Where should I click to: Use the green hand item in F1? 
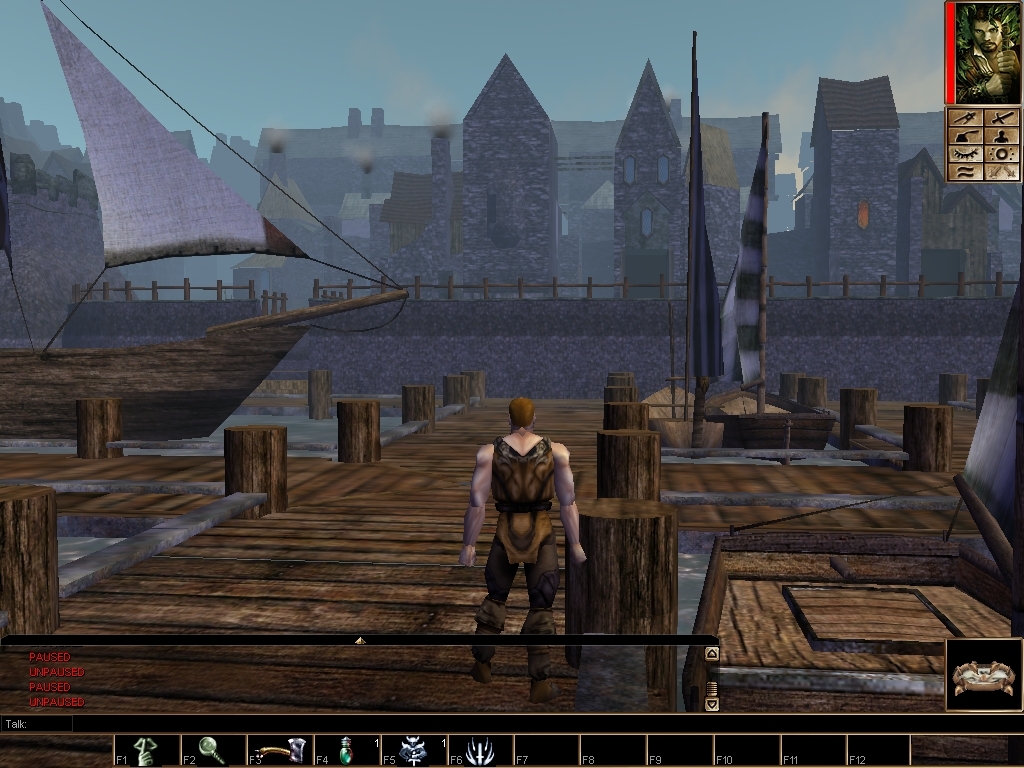pyautogui.click(x=146, y=750)
